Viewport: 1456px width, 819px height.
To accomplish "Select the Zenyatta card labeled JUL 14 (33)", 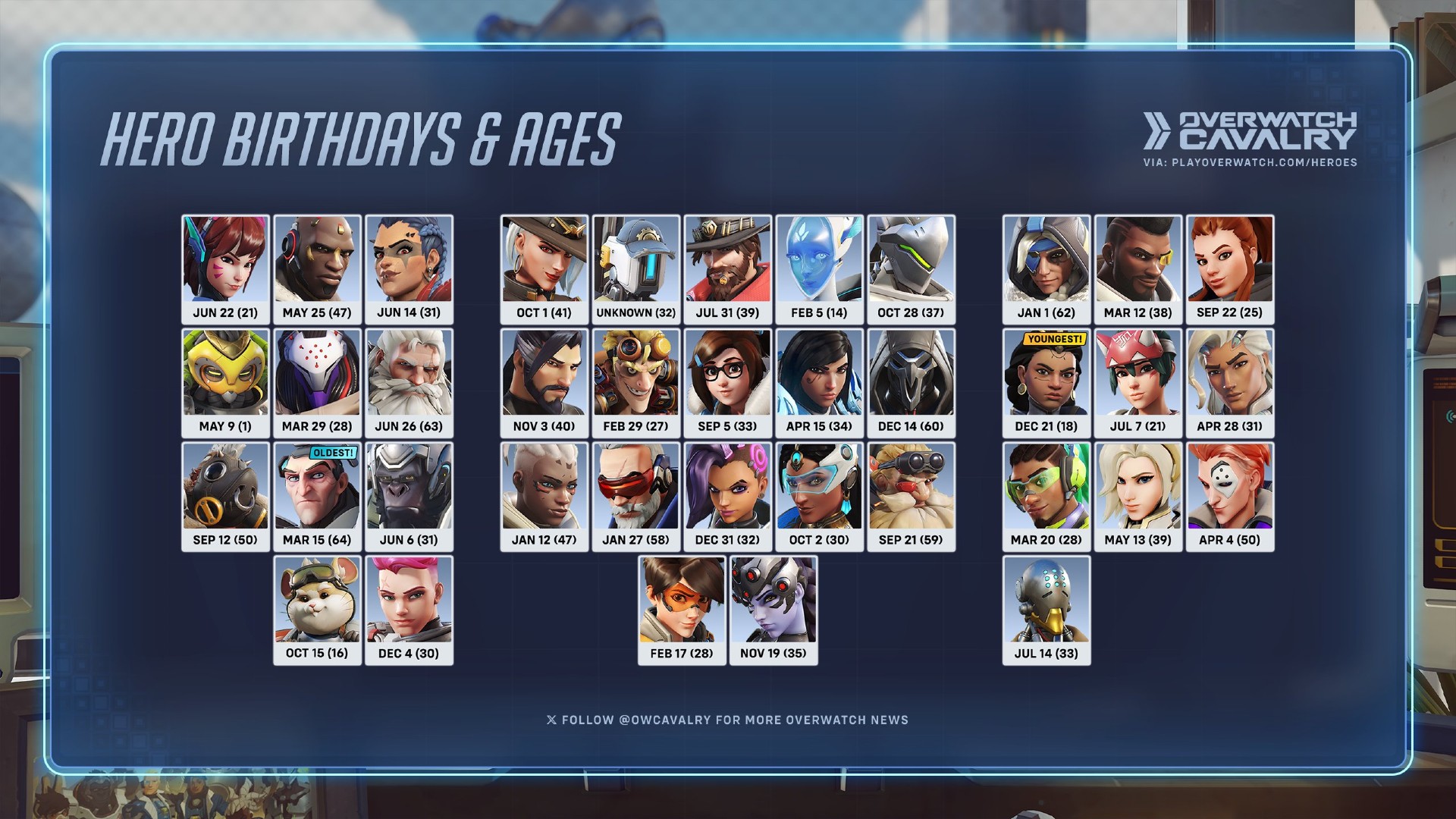I will coord(1046,610).
